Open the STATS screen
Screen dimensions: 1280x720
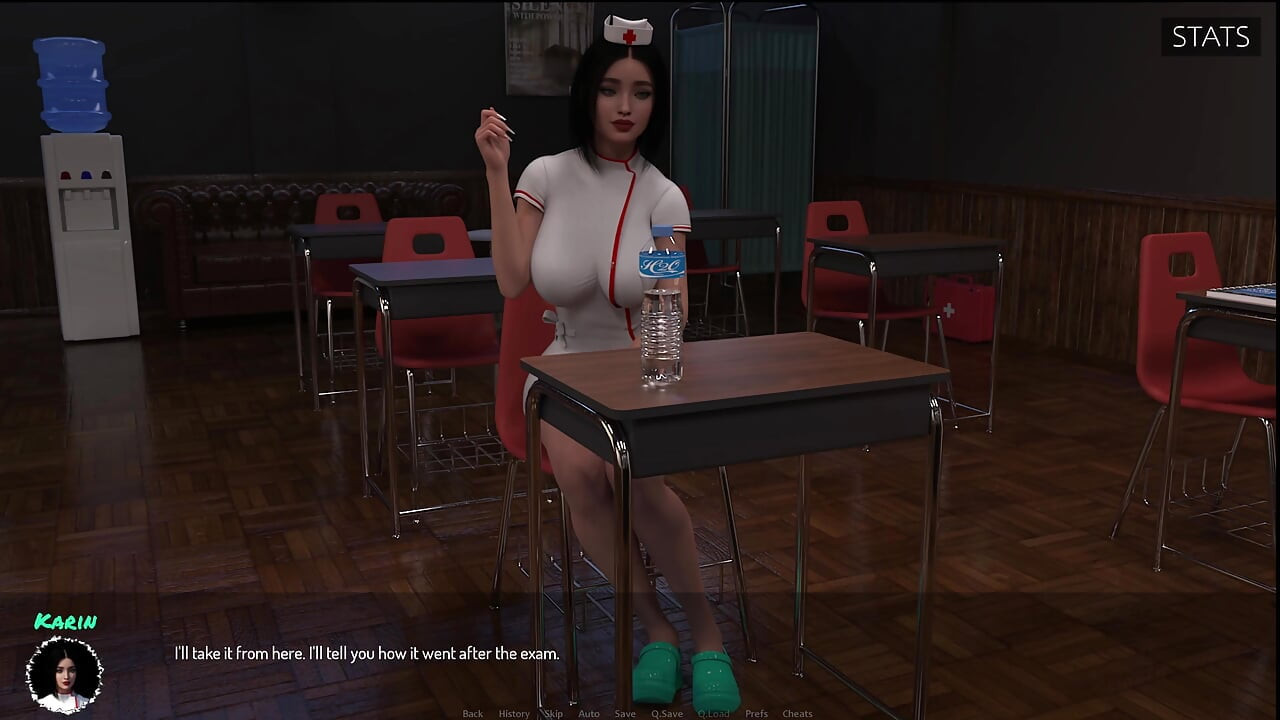point(1210,37)
